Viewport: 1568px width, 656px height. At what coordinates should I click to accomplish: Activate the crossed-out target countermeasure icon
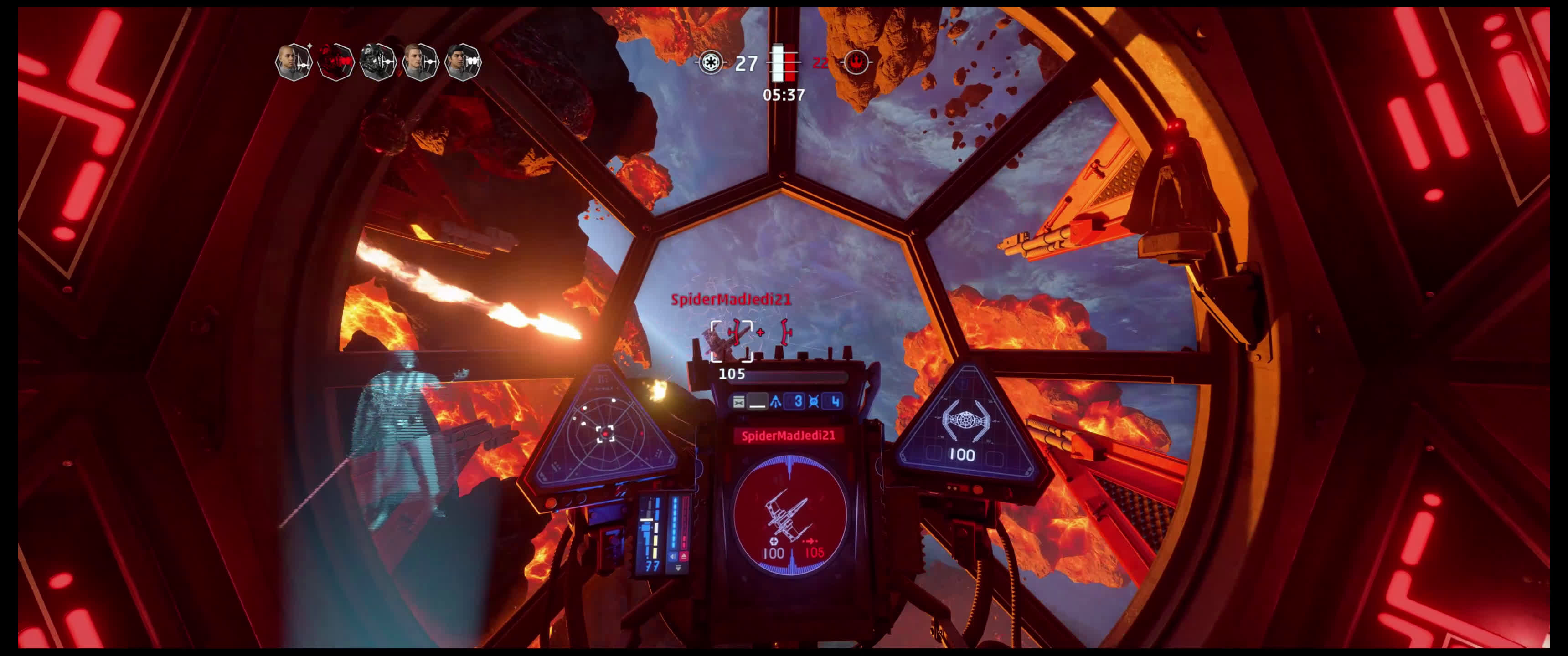815,402
